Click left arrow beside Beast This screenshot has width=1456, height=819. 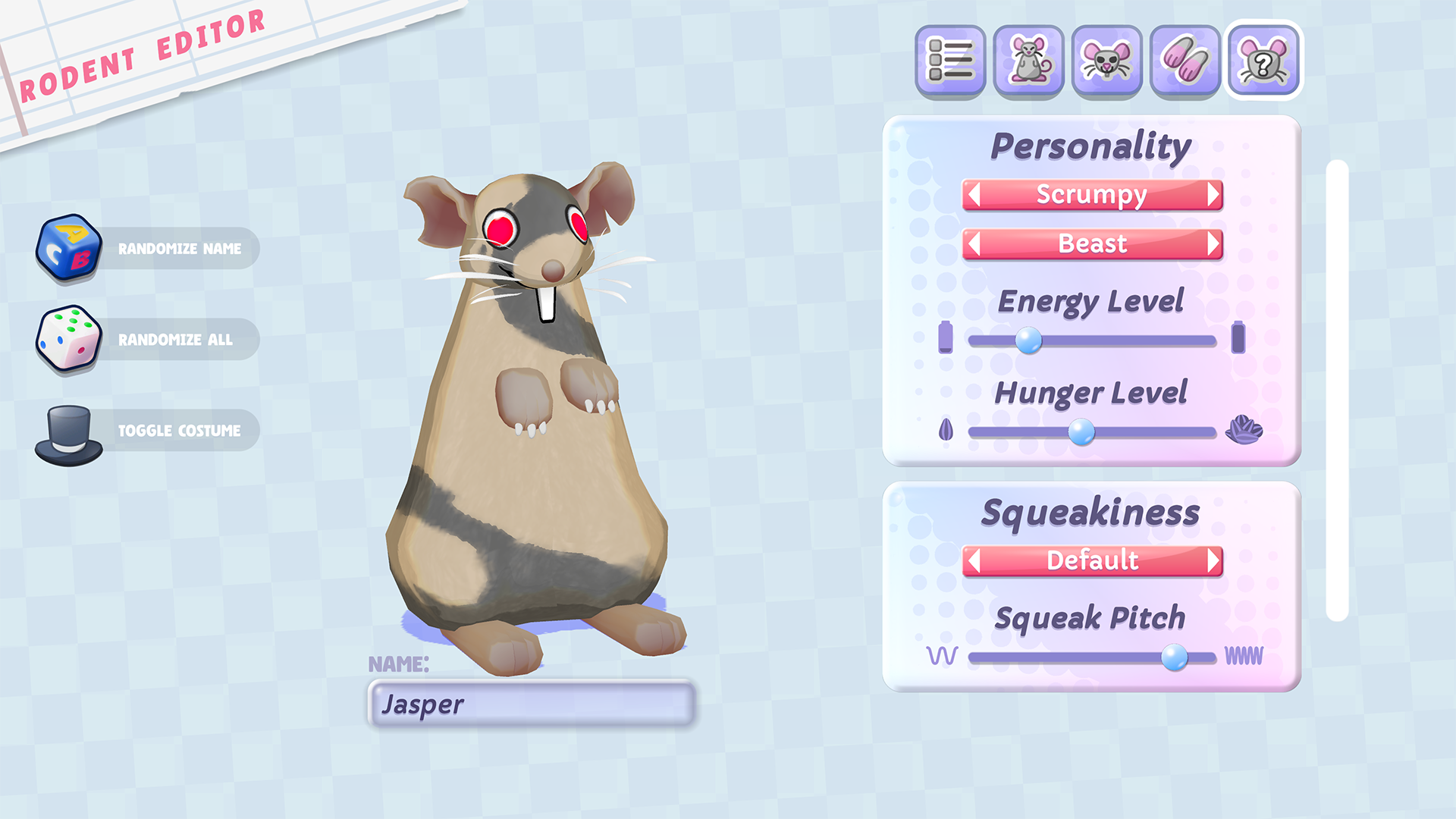975,244
